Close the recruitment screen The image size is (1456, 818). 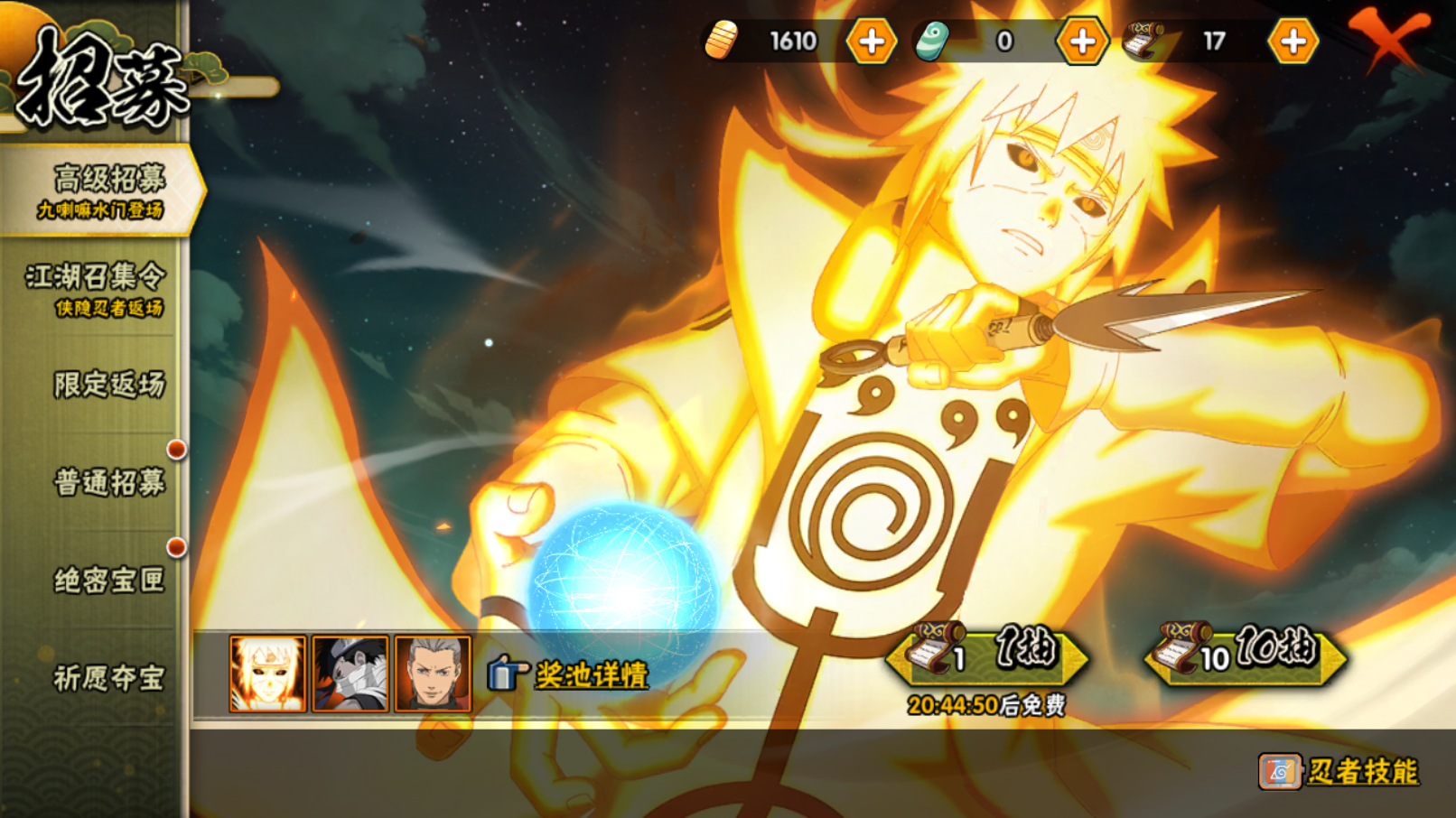point(1388,38)
